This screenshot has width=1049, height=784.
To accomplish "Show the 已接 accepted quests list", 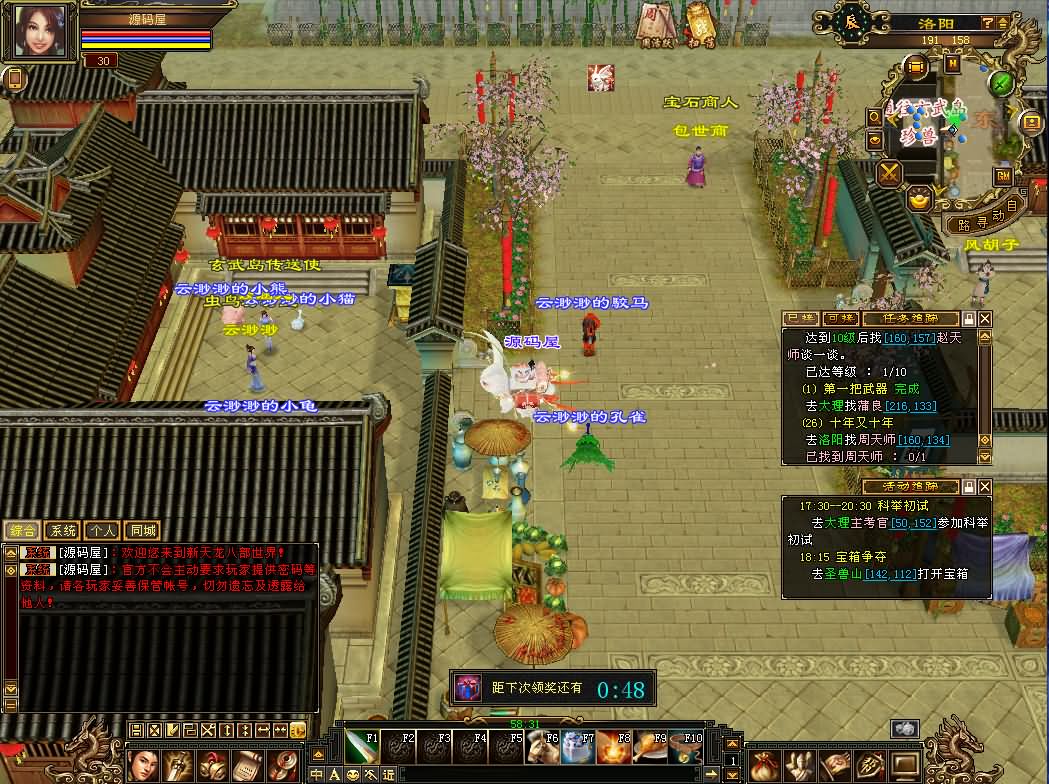I will coord(799,318).
